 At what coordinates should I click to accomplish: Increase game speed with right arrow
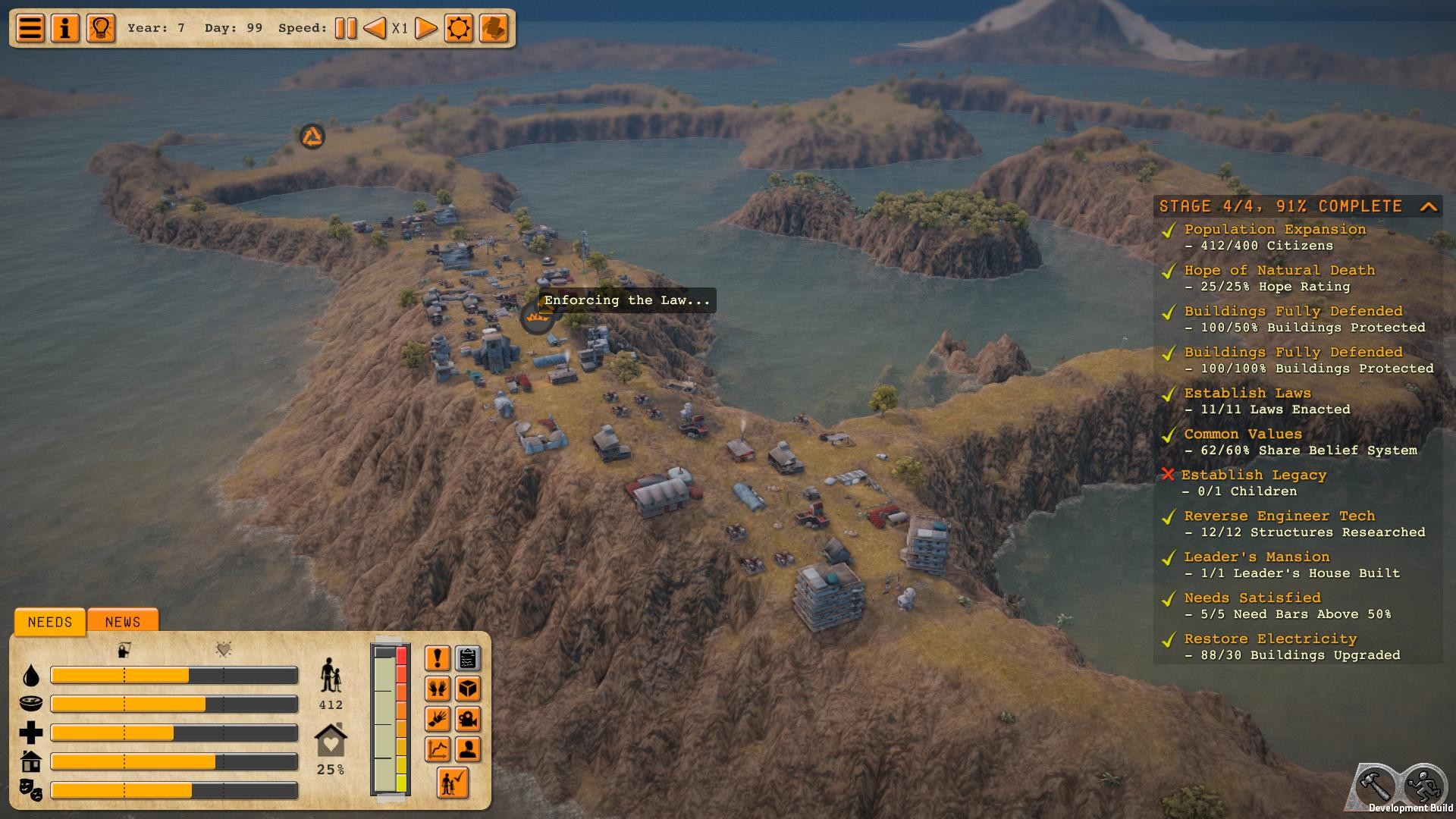[x=426, y=29]
